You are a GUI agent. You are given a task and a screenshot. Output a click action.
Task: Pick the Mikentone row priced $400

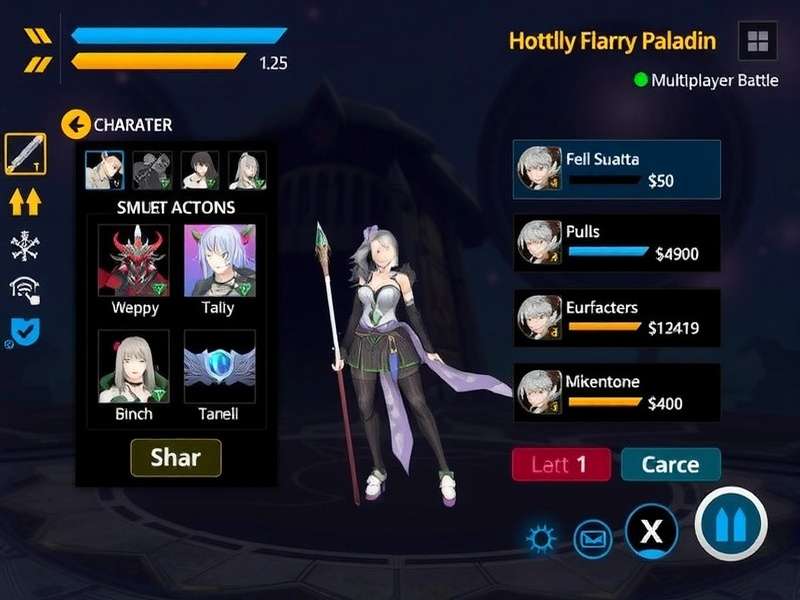(616, 392)
